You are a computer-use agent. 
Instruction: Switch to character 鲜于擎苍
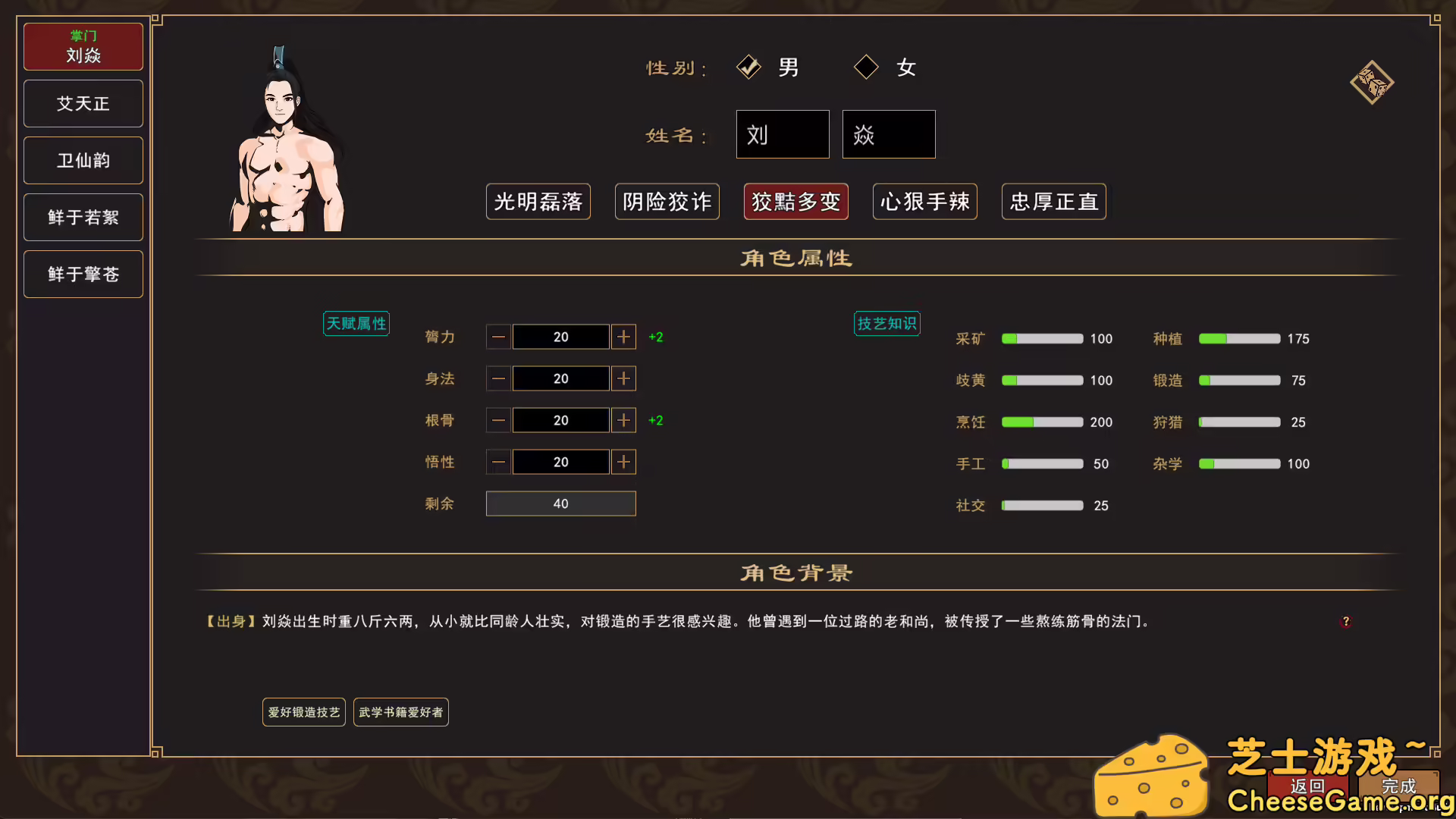(x=83, y=274)
